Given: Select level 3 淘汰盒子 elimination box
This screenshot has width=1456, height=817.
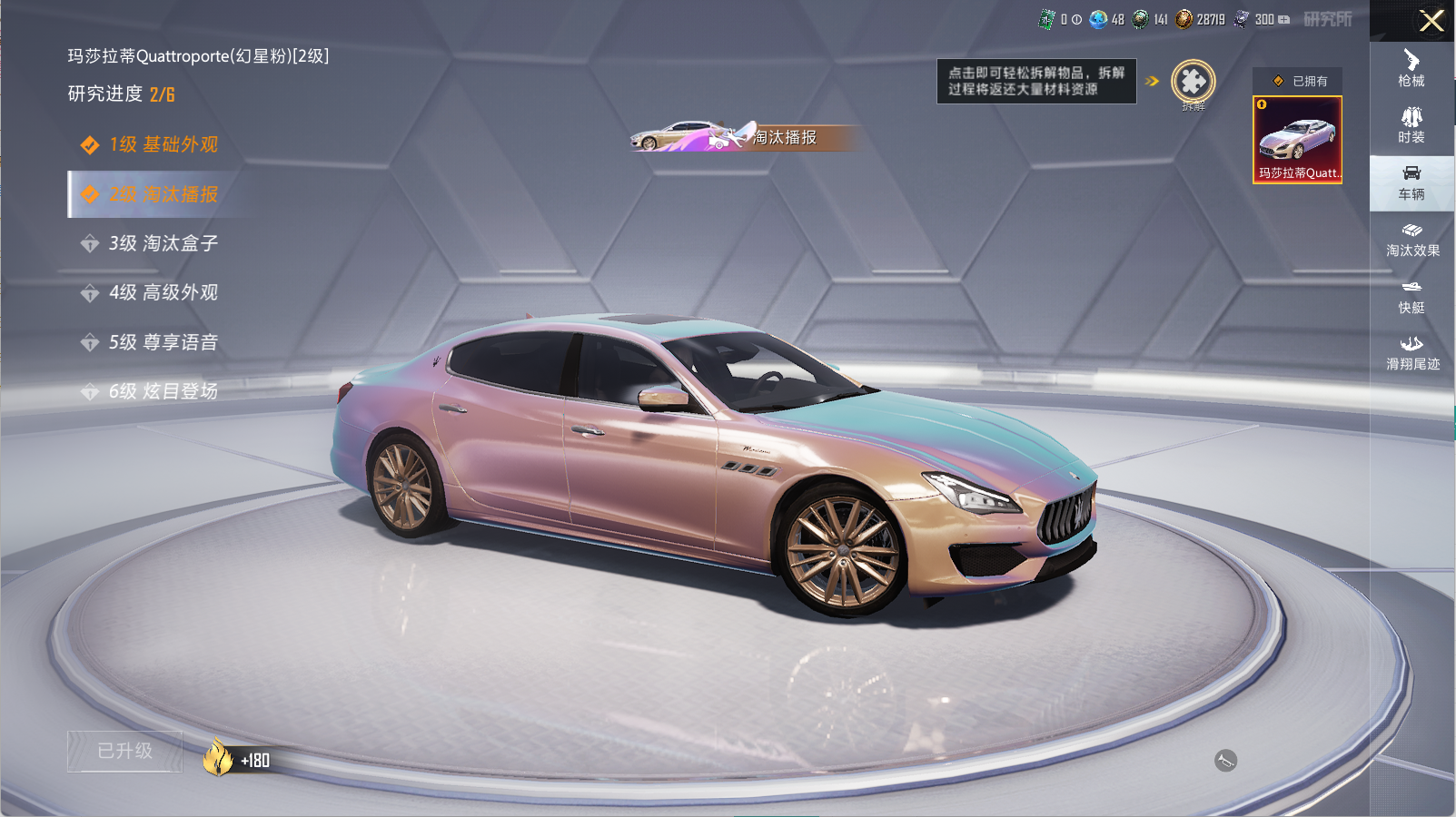Looking at the screenshot, I should pos(163,243).
